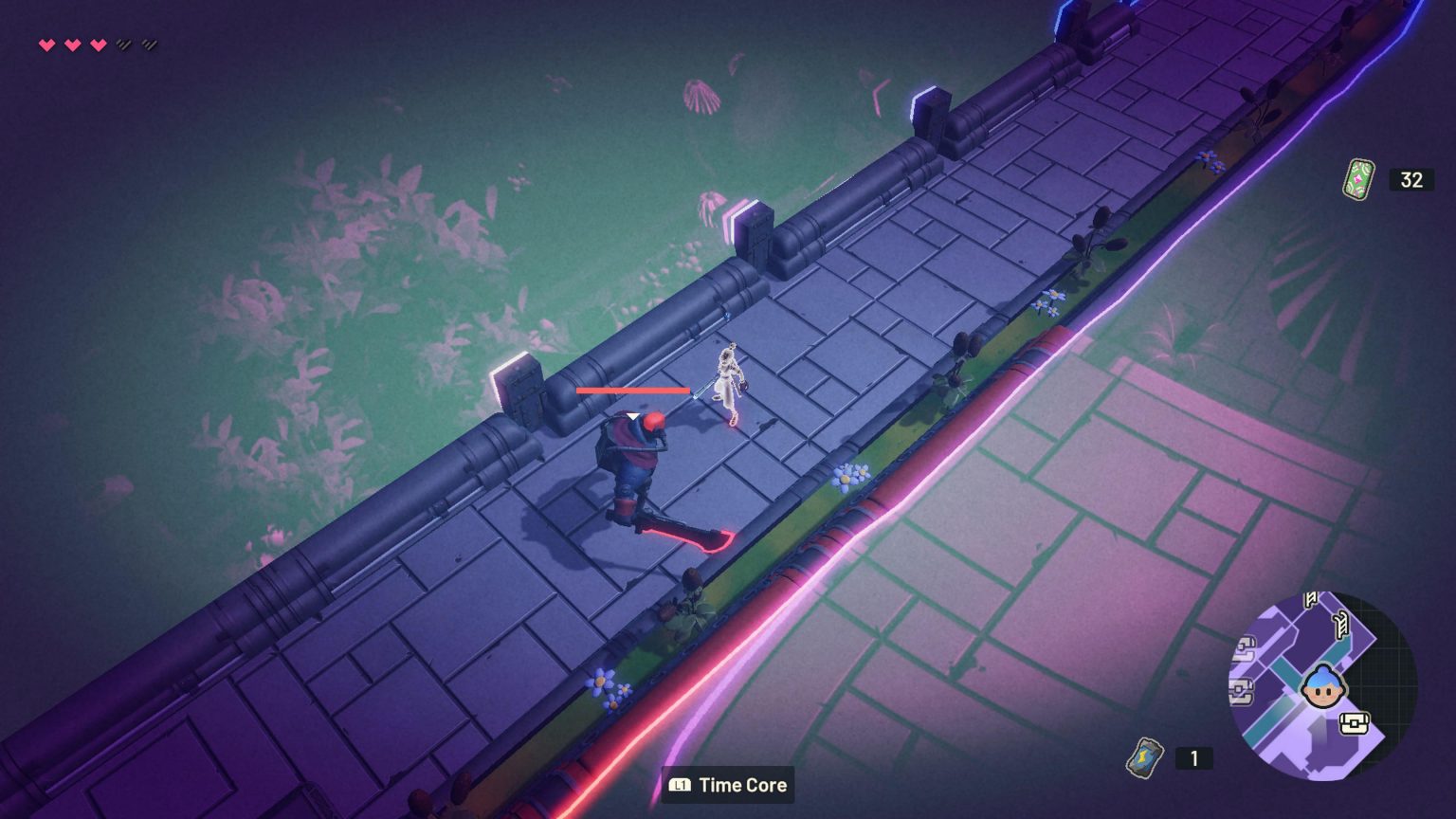Click the counter showing 1
The width and height of the screenshot is (1456, 819).
click(1193, 758)
